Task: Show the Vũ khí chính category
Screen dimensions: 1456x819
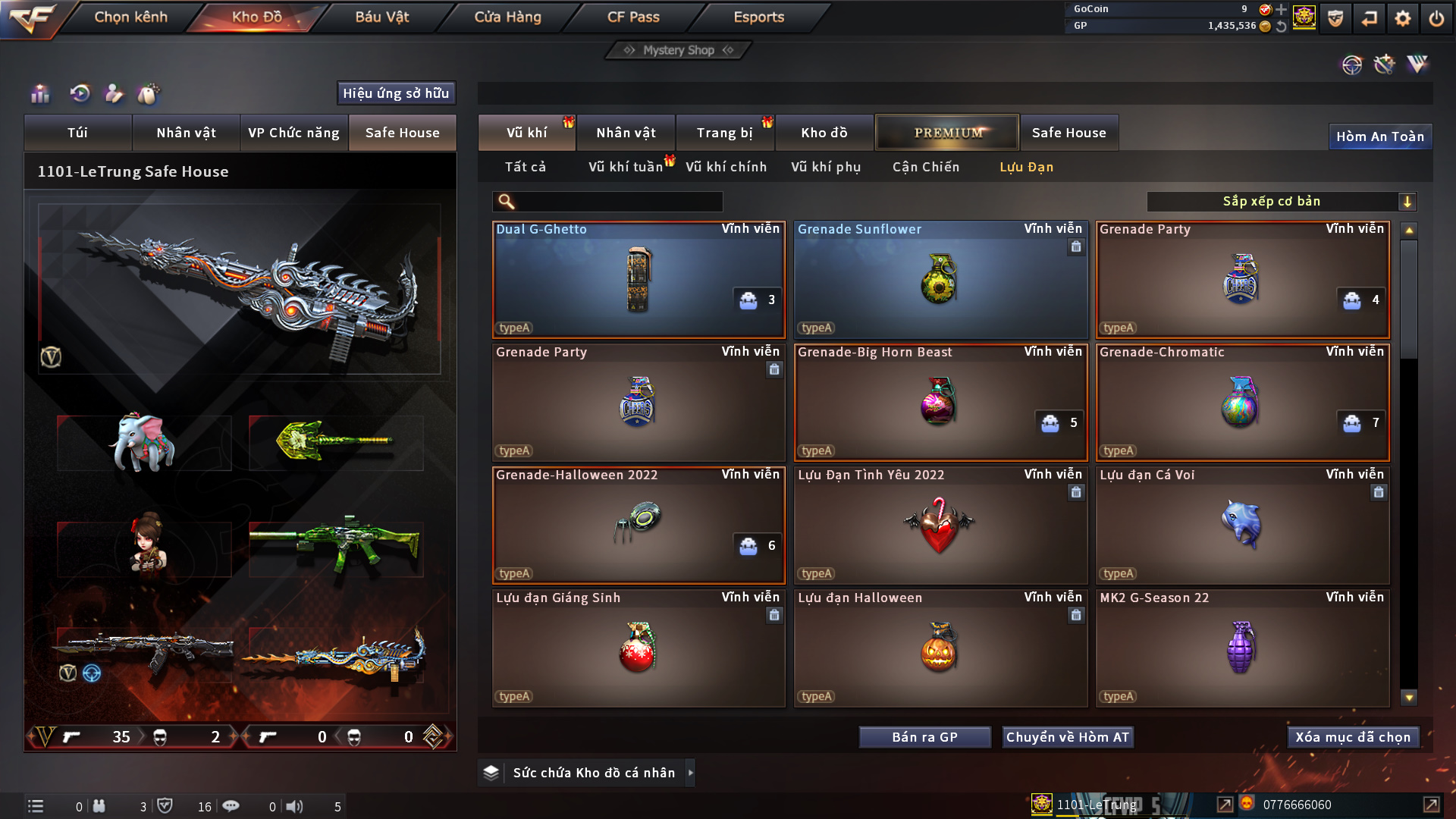Action: tap(726, 167)
